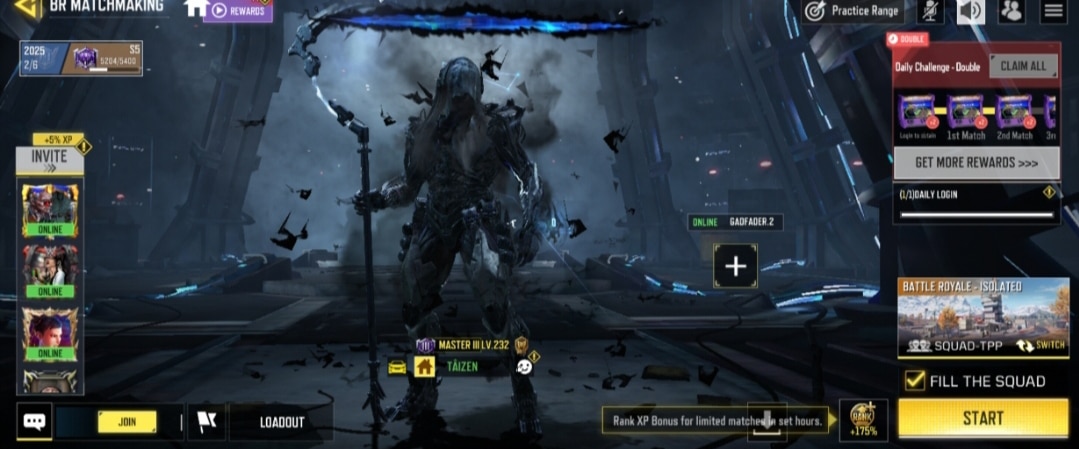Screen dimensions: 1079x449
Task: Enter the Practice Range
Action: coord(853,11)
